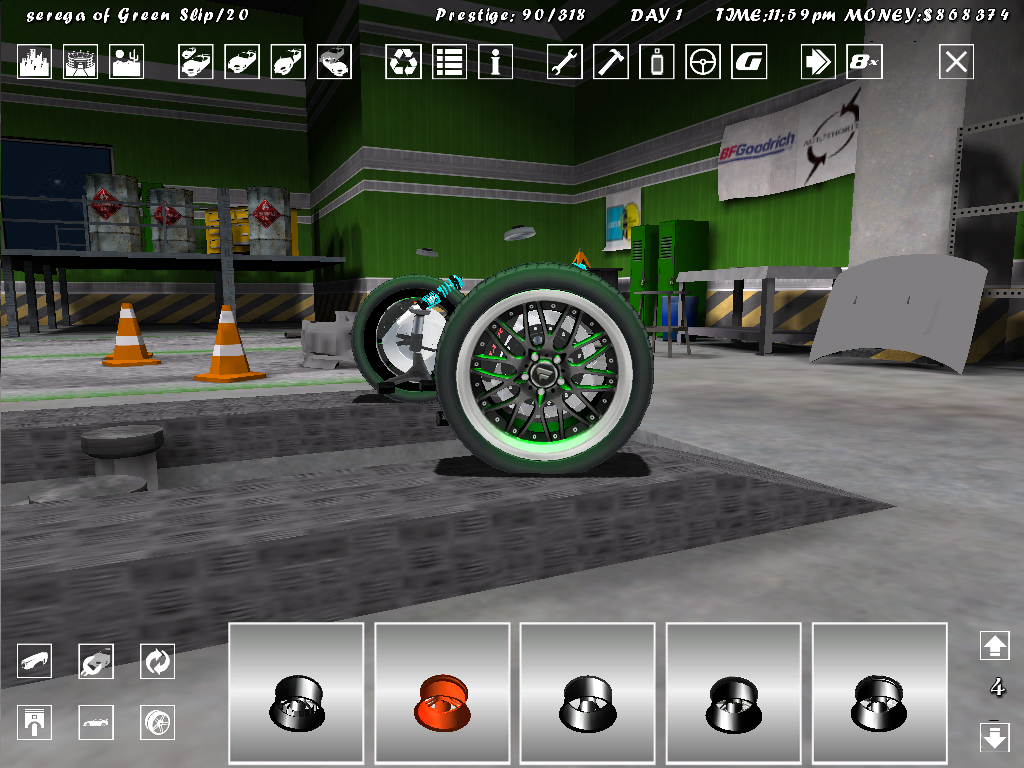
Task: Click the circular refresh arrows button
Action: click(x=157, y=661)
